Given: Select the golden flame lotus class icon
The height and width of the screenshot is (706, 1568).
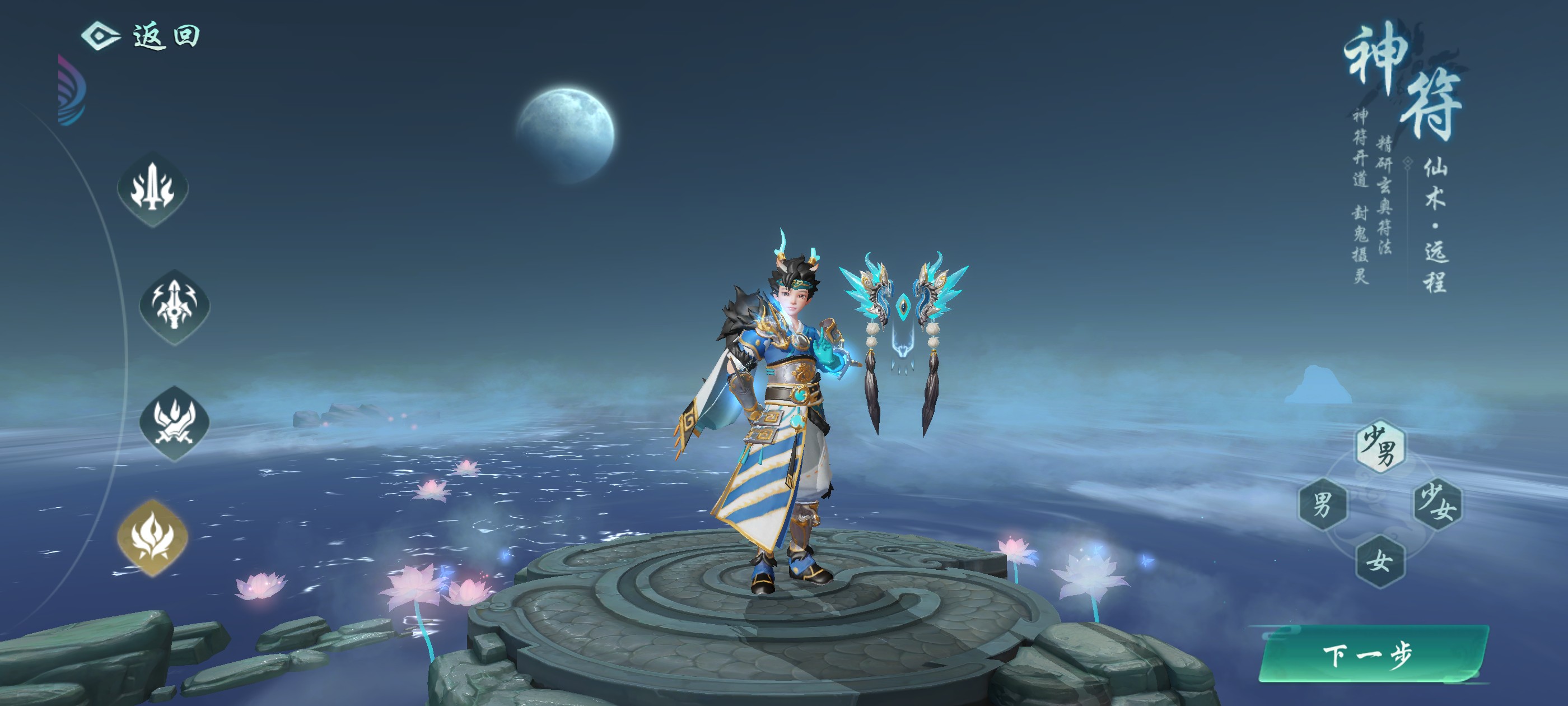Looking at the screenshot, I should click(x=153, y=537).
